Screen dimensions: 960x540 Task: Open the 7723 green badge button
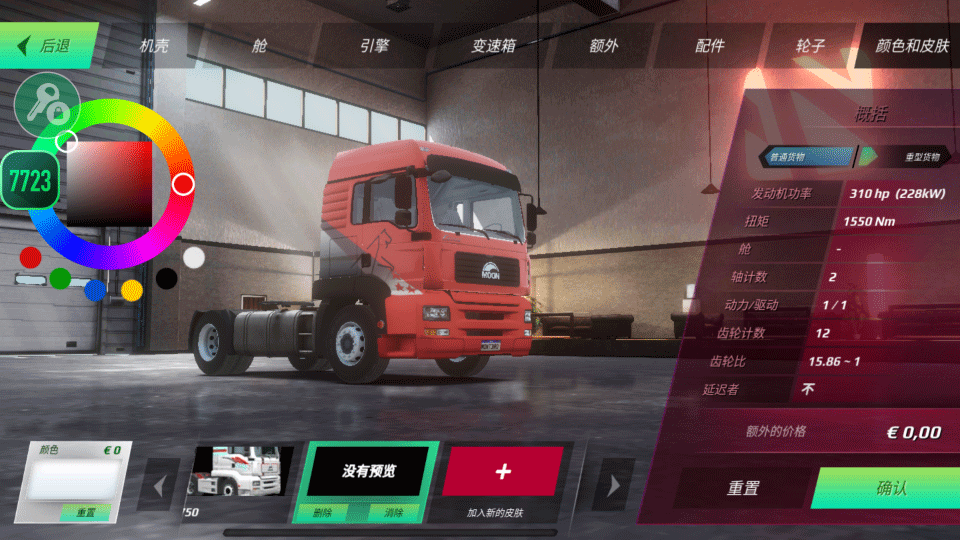coord(29,180)
